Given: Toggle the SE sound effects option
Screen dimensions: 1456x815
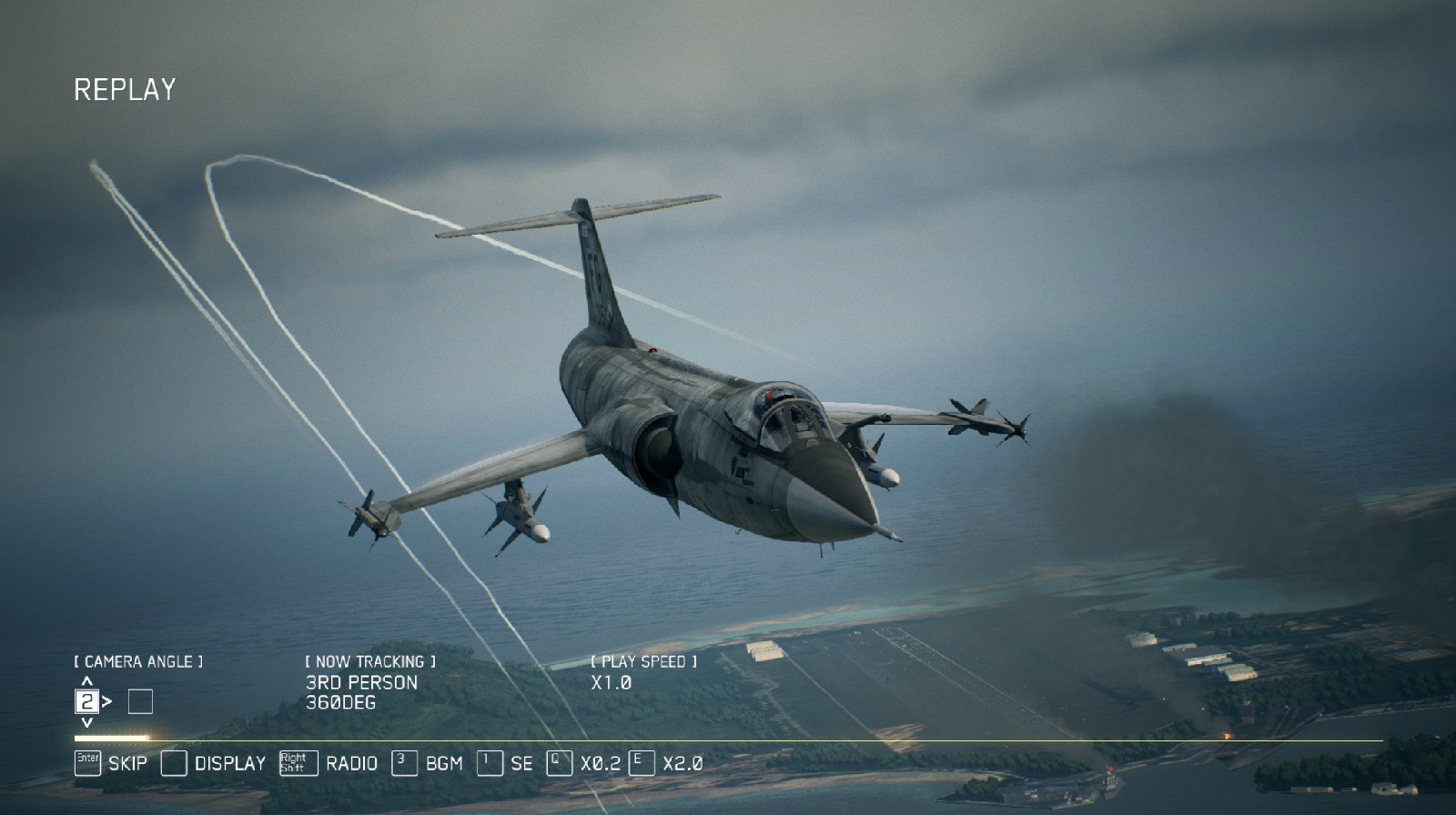Looking at the screenshot, I should [505, 763].
